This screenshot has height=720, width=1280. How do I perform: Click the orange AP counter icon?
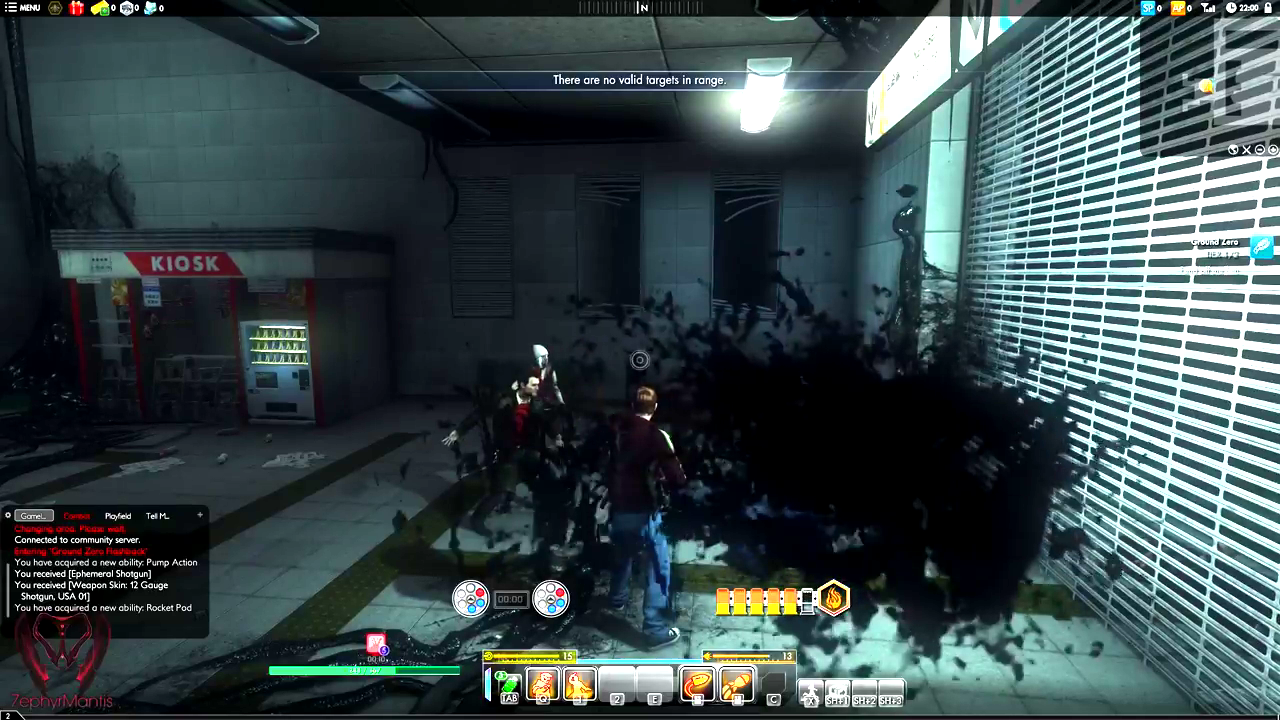point(1178,8)
